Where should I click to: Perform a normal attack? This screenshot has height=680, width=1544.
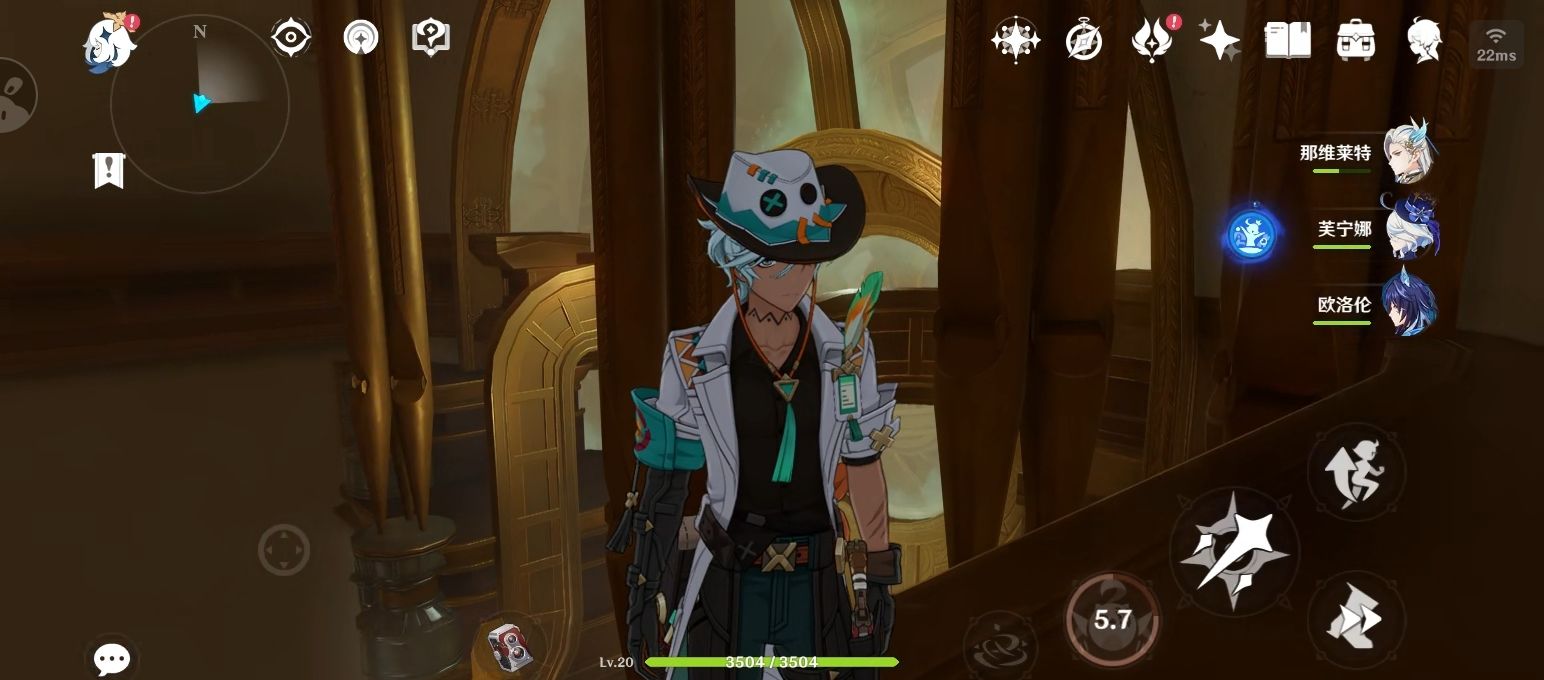click(1234, 551)
